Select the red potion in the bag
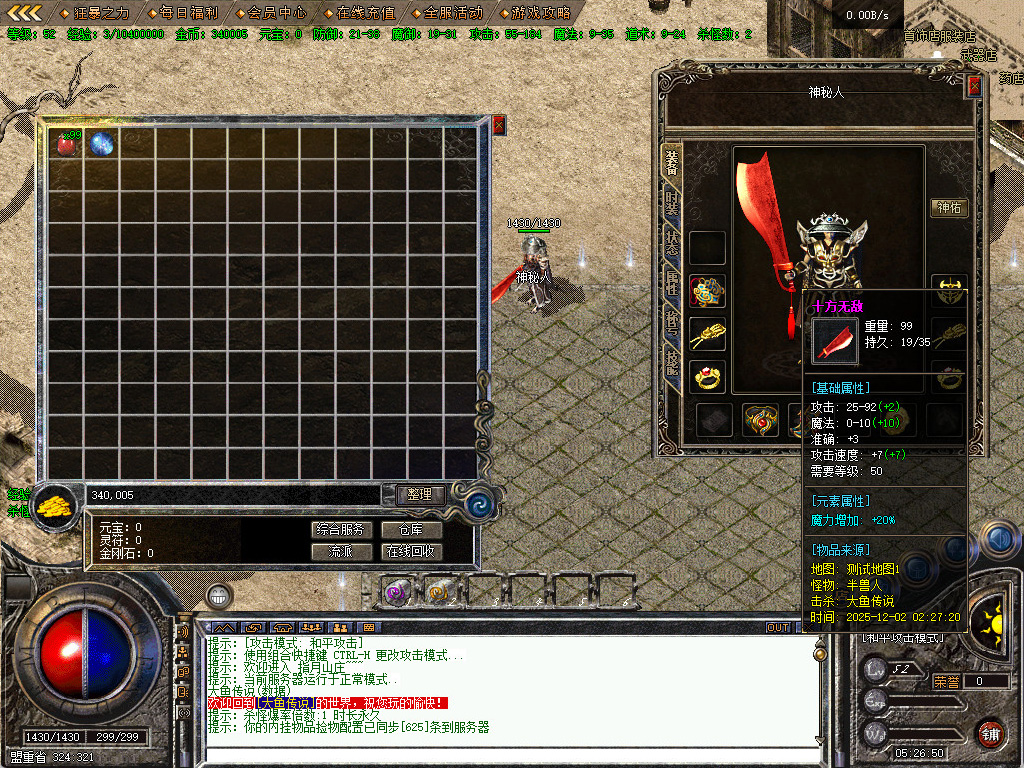The image size is (1024, 768). coord(68,144)
